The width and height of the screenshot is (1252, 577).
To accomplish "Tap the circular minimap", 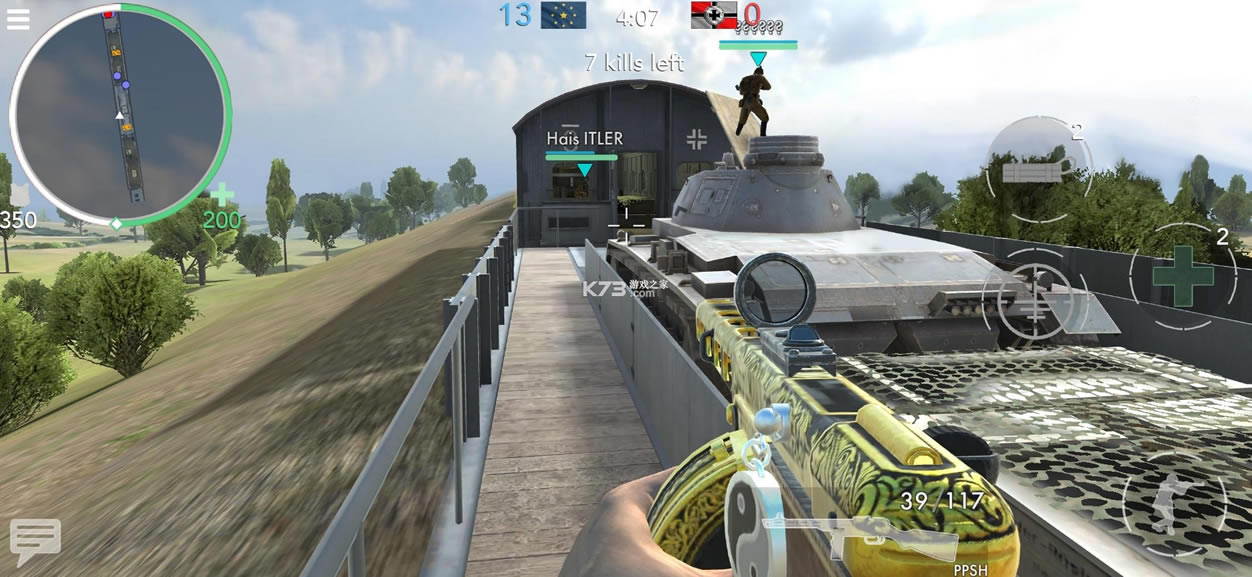I will (x=120, y=114).
